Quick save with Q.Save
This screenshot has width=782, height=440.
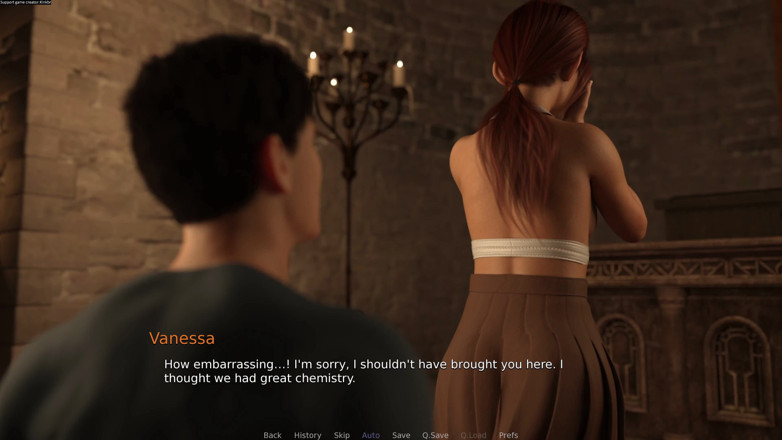coord(435,435)
